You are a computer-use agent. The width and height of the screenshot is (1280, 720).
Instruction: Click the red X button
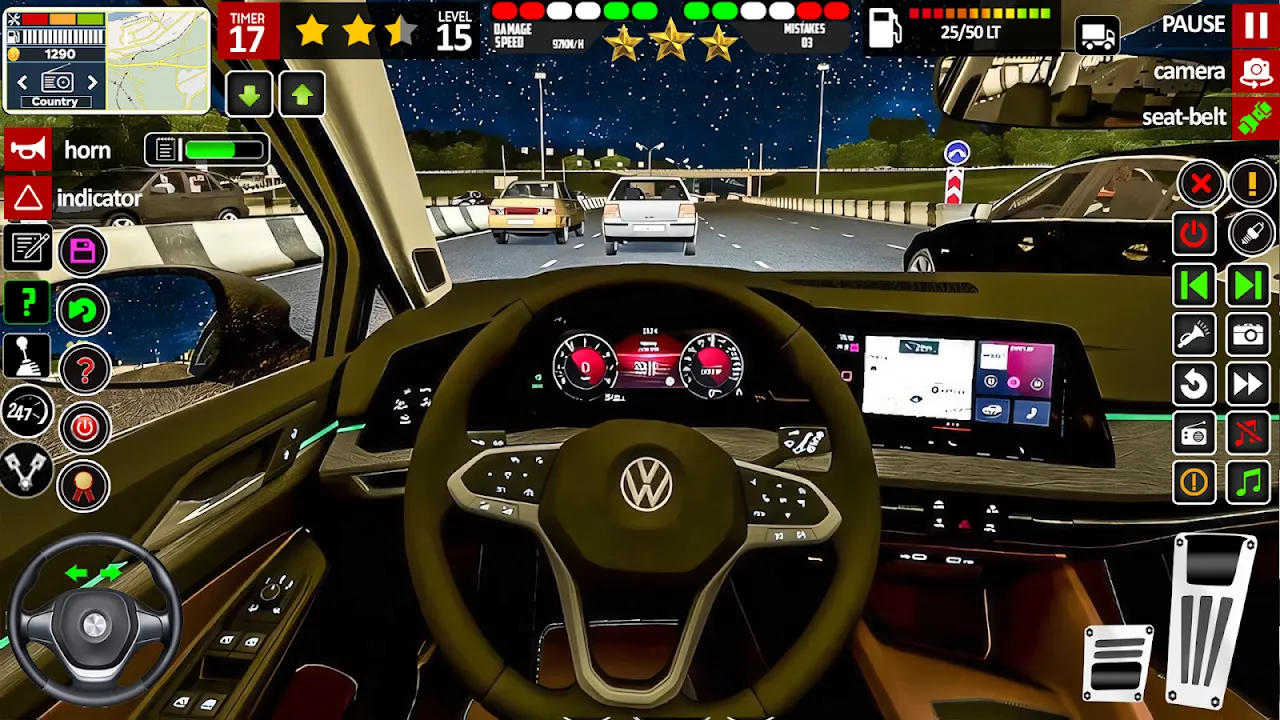click(1200, 184)
